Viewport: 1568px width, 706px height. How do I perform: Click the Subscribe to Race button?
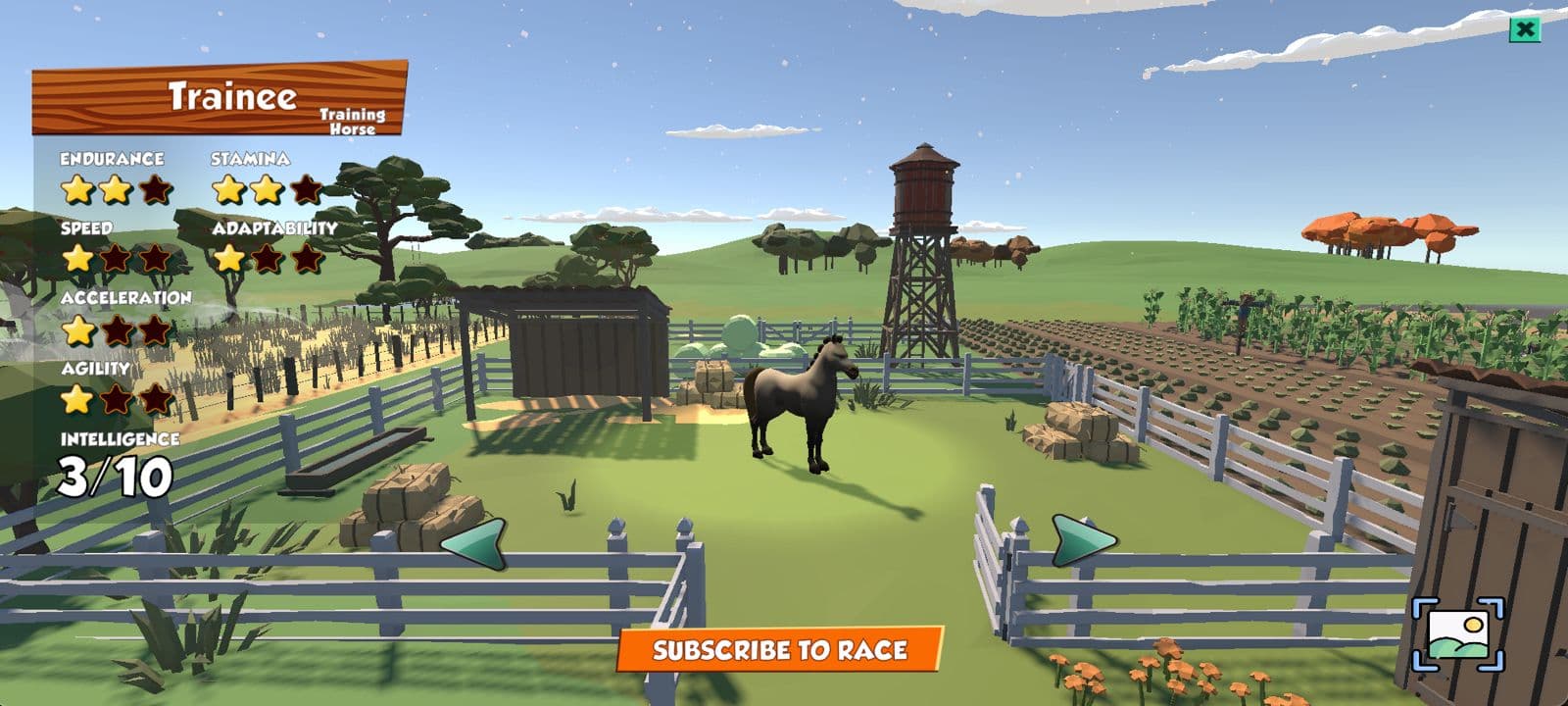[780, 650]
